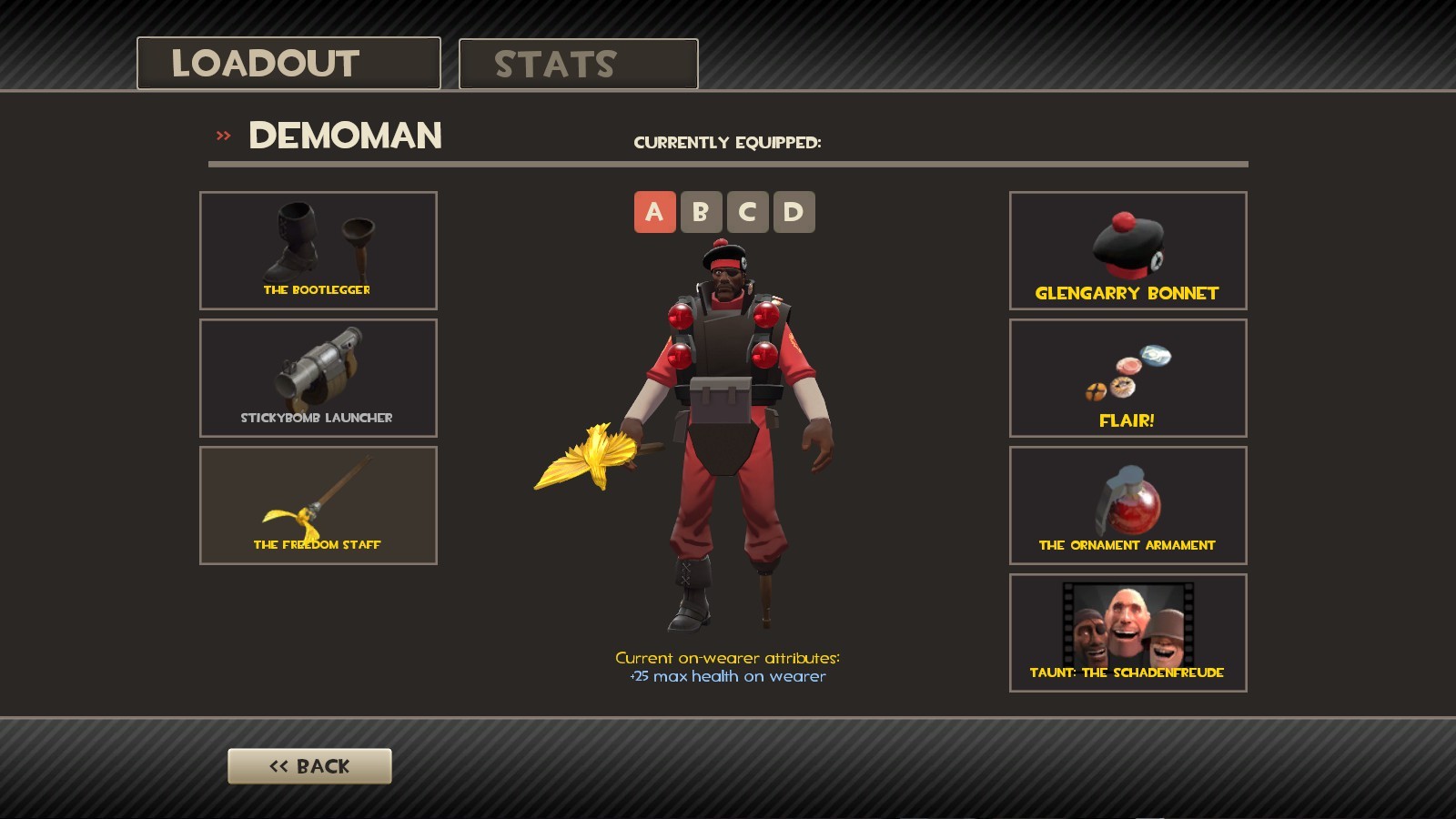This screenshot has height=819, width=1456.
Task: Switch to the STATS tab
Action: click(x=577, y=63)
